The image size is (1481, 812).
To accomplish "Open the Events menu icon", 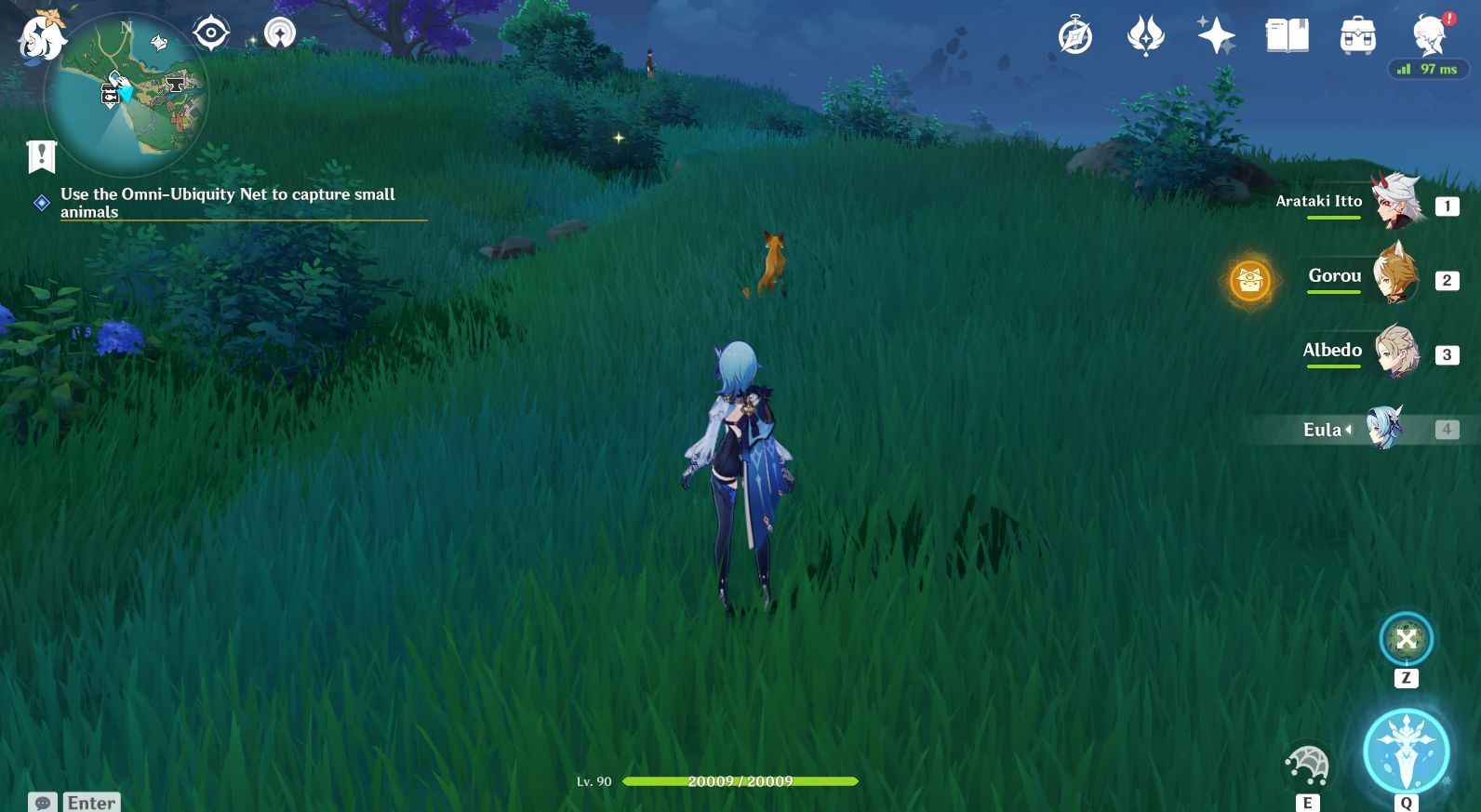I will coord(1145,37).
